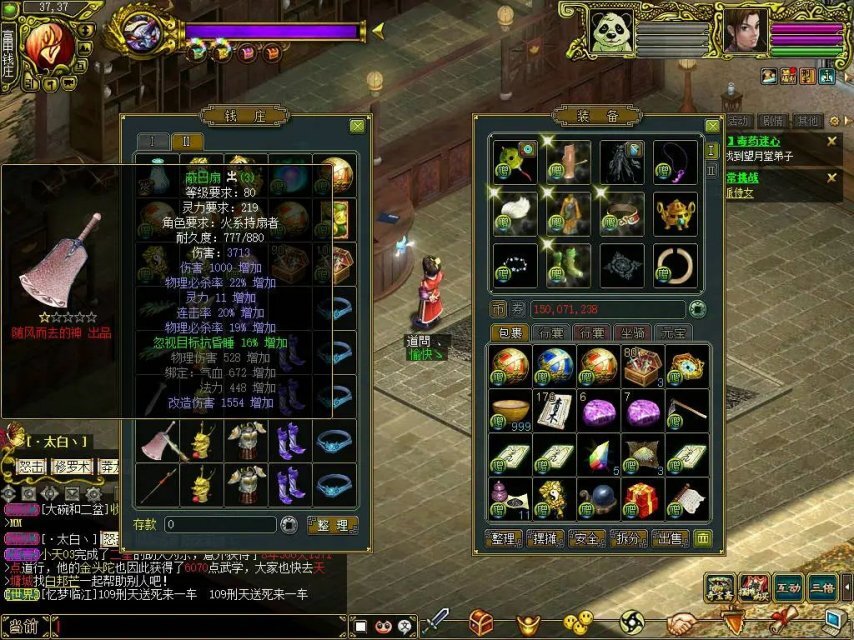The width and height of the screenshot is (854, 640).
Task: Click the 整理 sort button in the bank
Action: click(332, 525)
